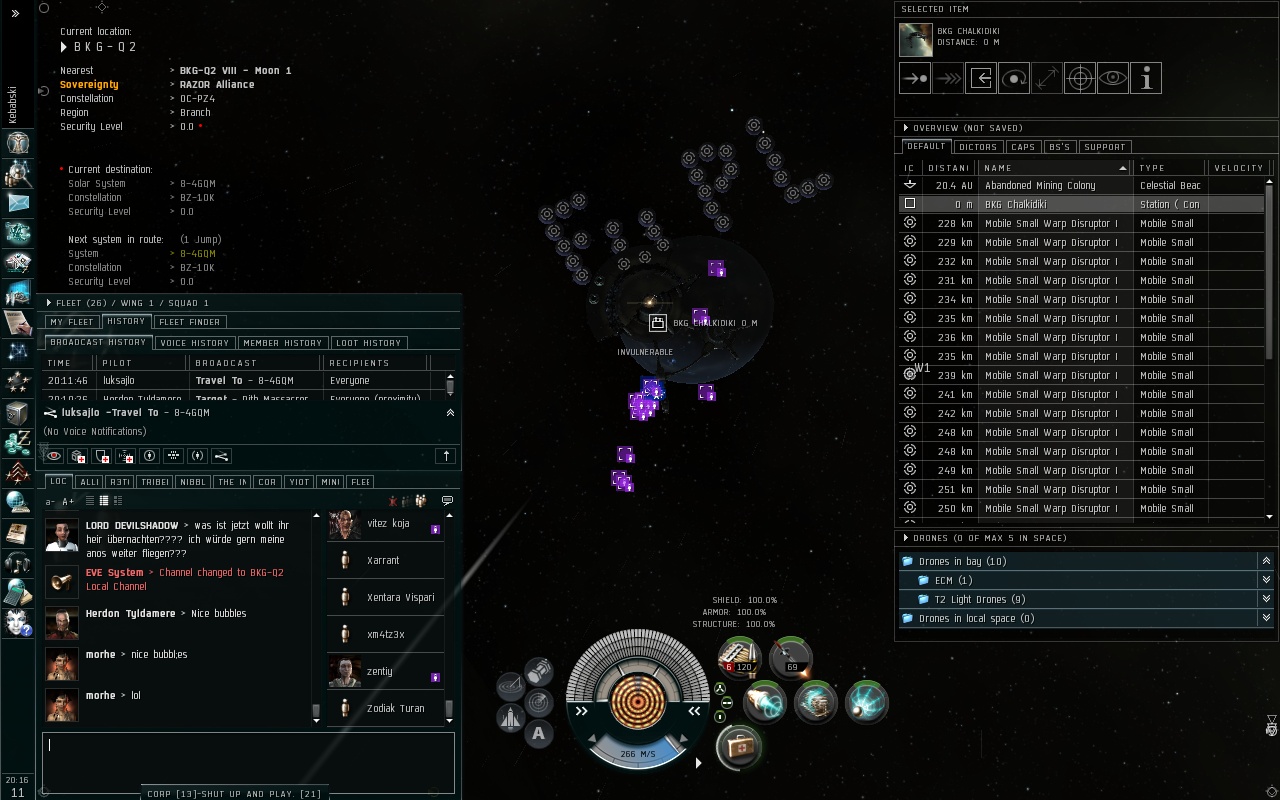The width and height of the screenshot is (1280, 800).
Task: Switch to the Dictors overview tab
Action: point(977,147)
